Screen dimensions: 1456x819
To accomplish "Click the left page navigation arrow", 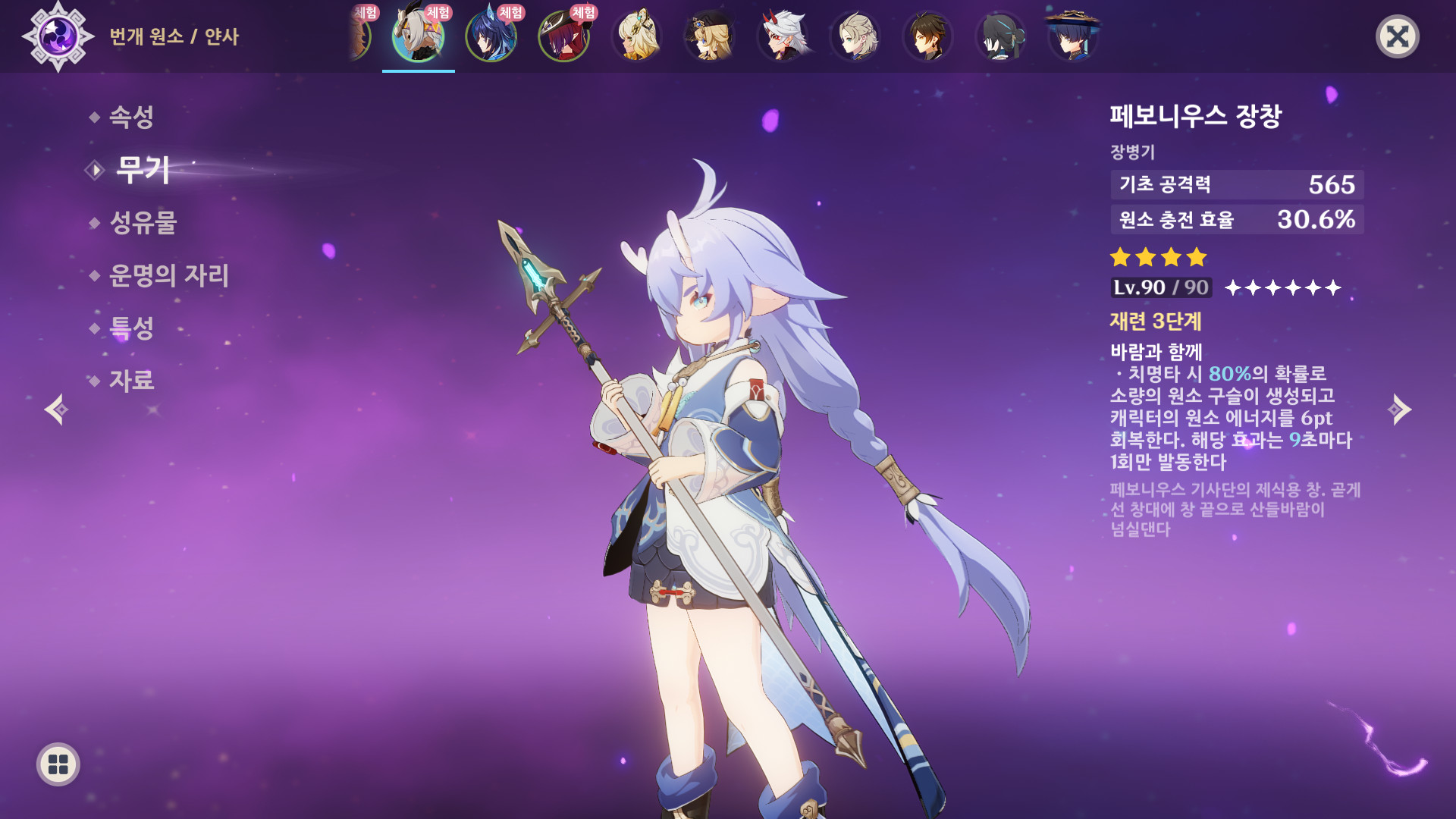I will pyautogui.click(x=57, y=411).
